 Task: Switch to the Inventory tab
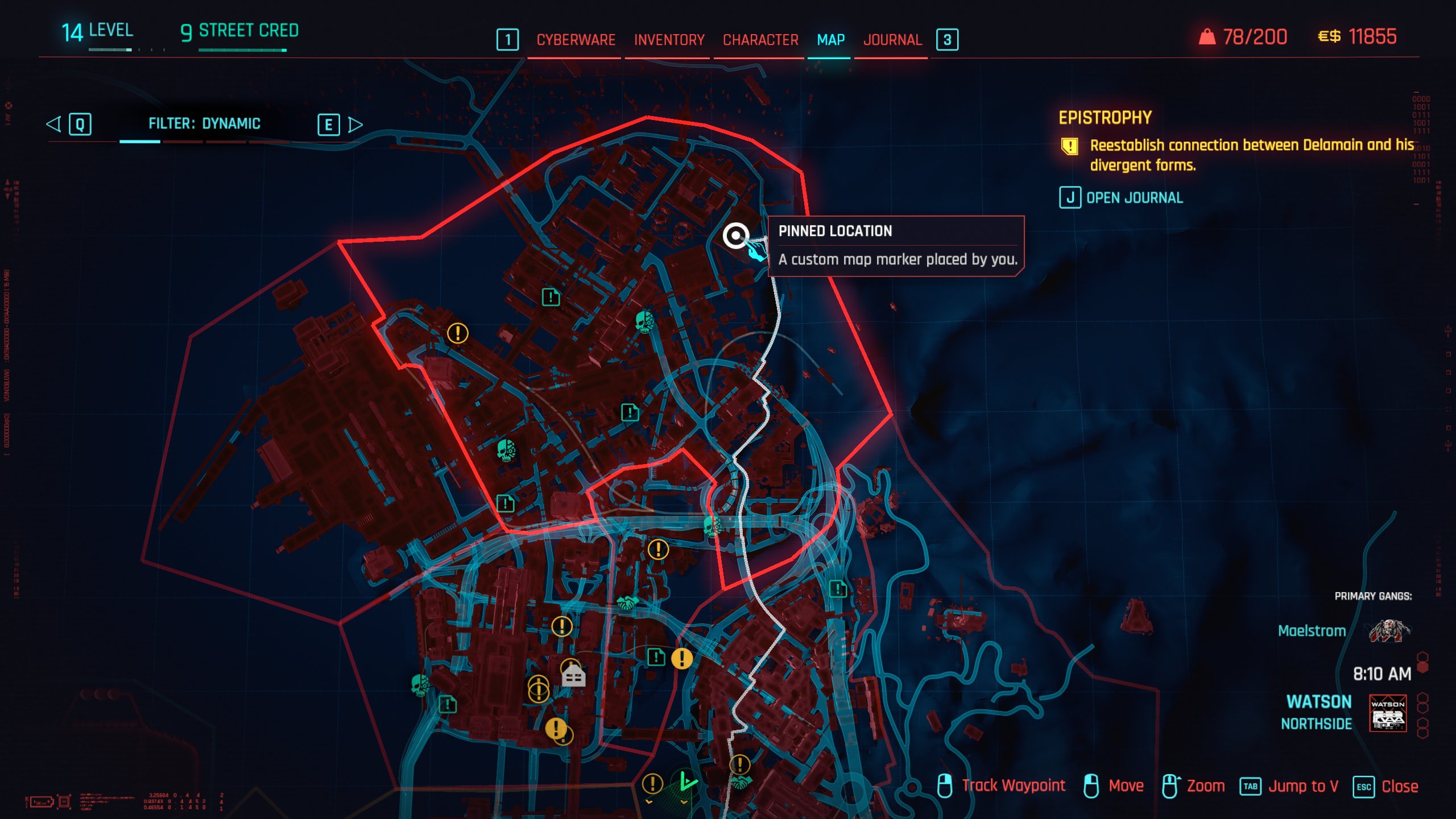pyautogui.click(x=668, y=40)
